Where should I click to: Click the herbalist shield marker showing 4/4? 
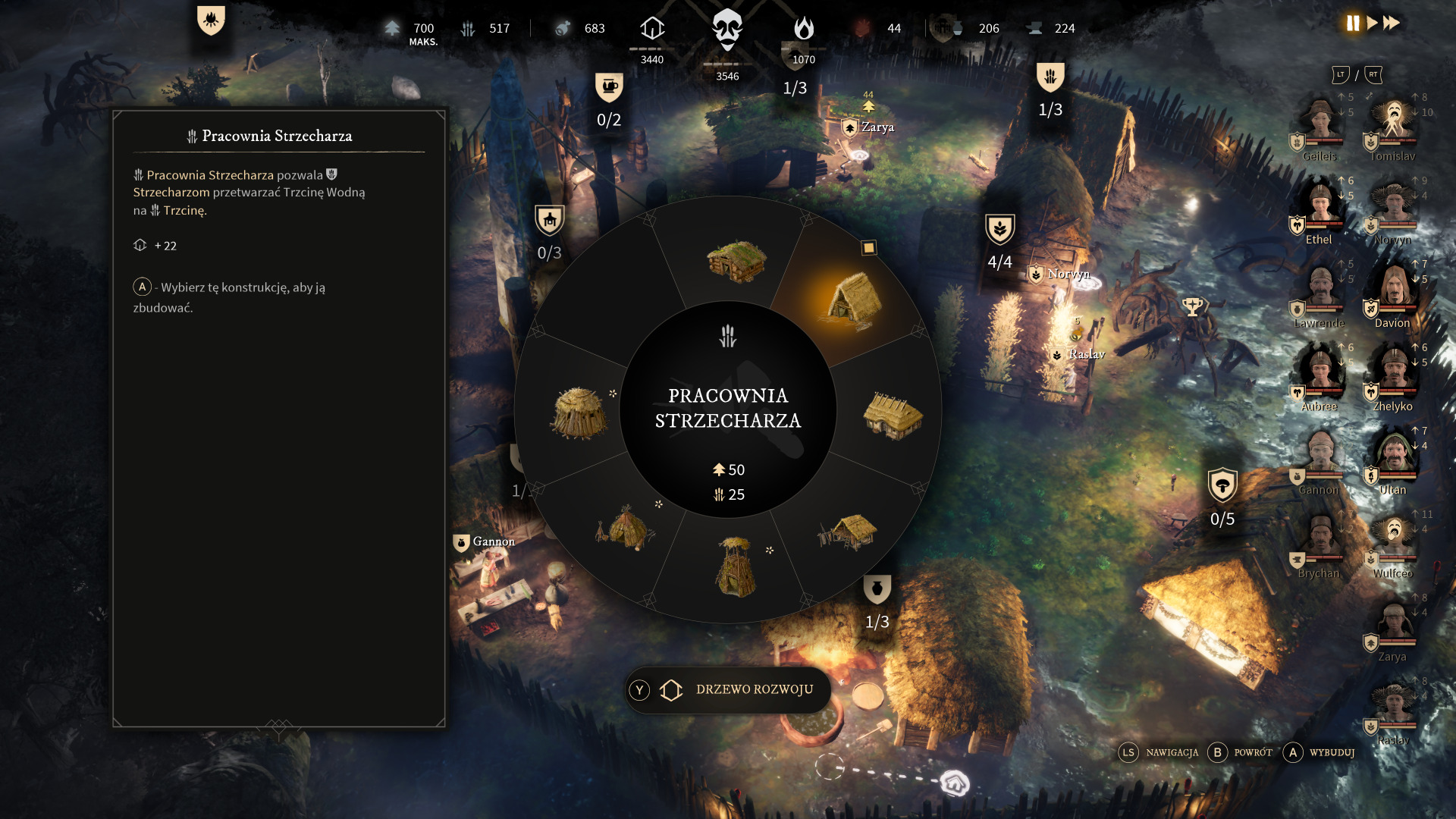[999, 229]
